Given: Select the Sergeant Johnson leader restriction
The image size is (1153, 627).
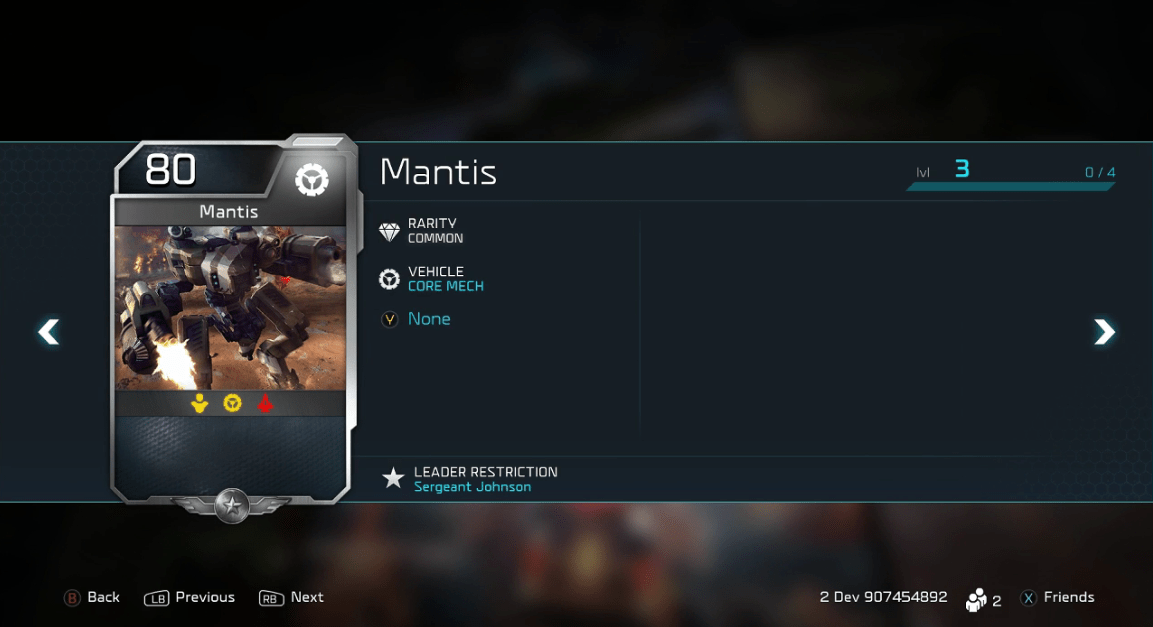Looking at the screenshot, I should (x=472, y=487).
